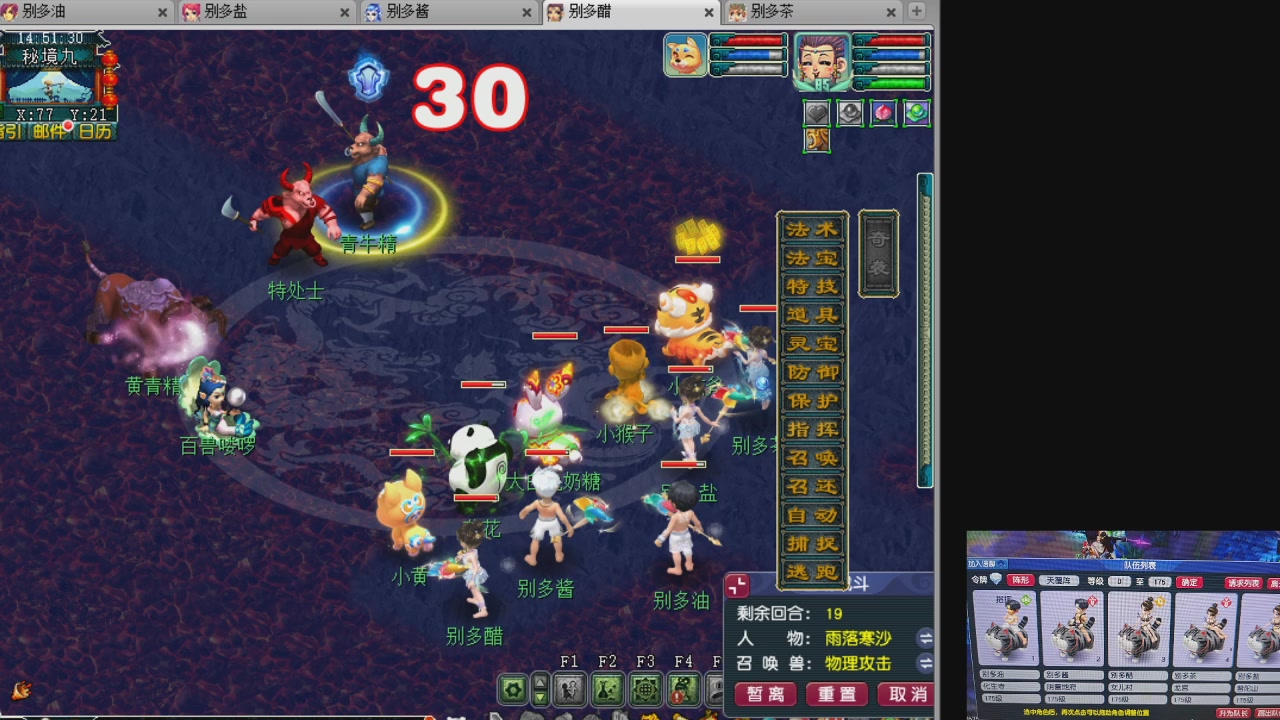Viewport: 1280px width, 720px height.
Task: Open the settings gear on the bottom toolbar
Action: coord(511,688)
